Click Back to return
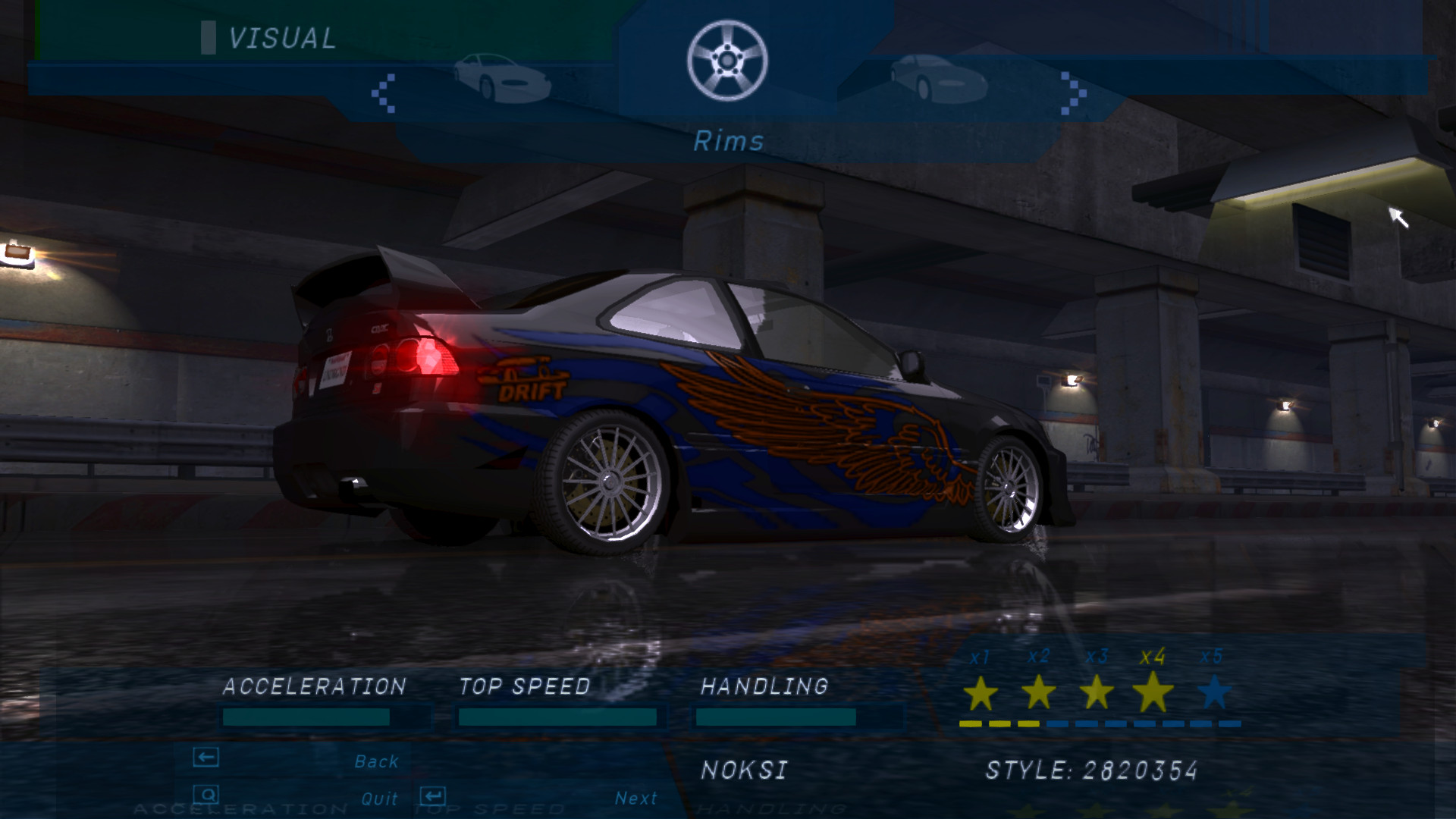The width and height of the screenshot is (1456, 819). [x=377, y=761]
